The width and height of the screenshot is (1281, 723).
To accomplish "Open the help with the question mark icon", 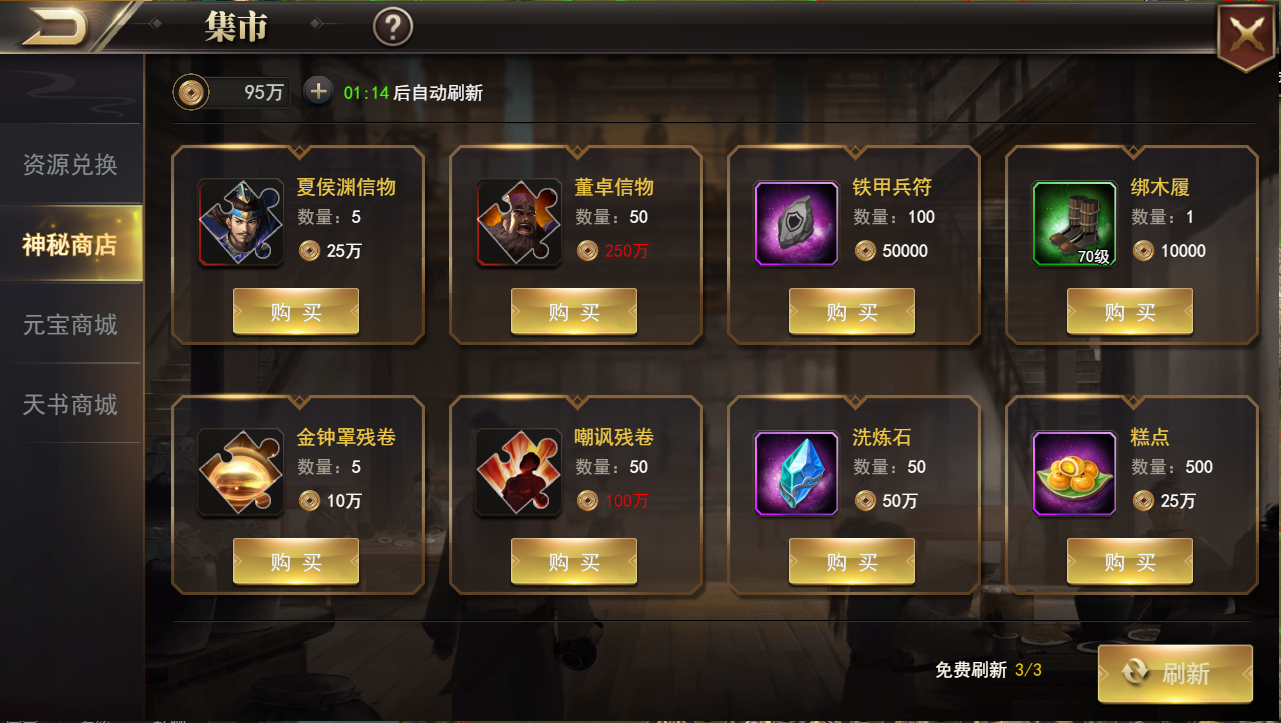I will 393,27.
